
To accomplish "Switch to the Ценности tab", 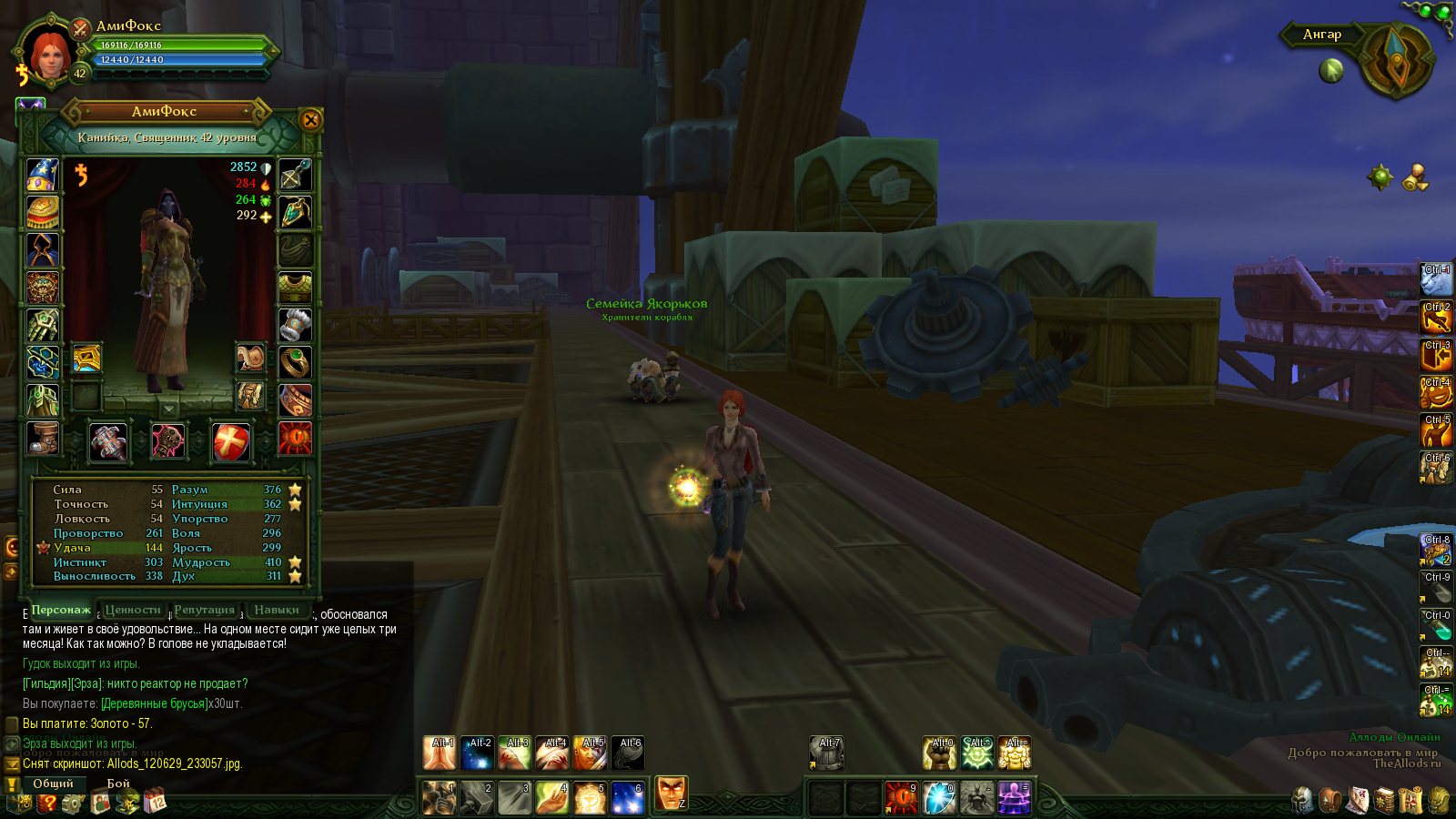I will point(133,610).
